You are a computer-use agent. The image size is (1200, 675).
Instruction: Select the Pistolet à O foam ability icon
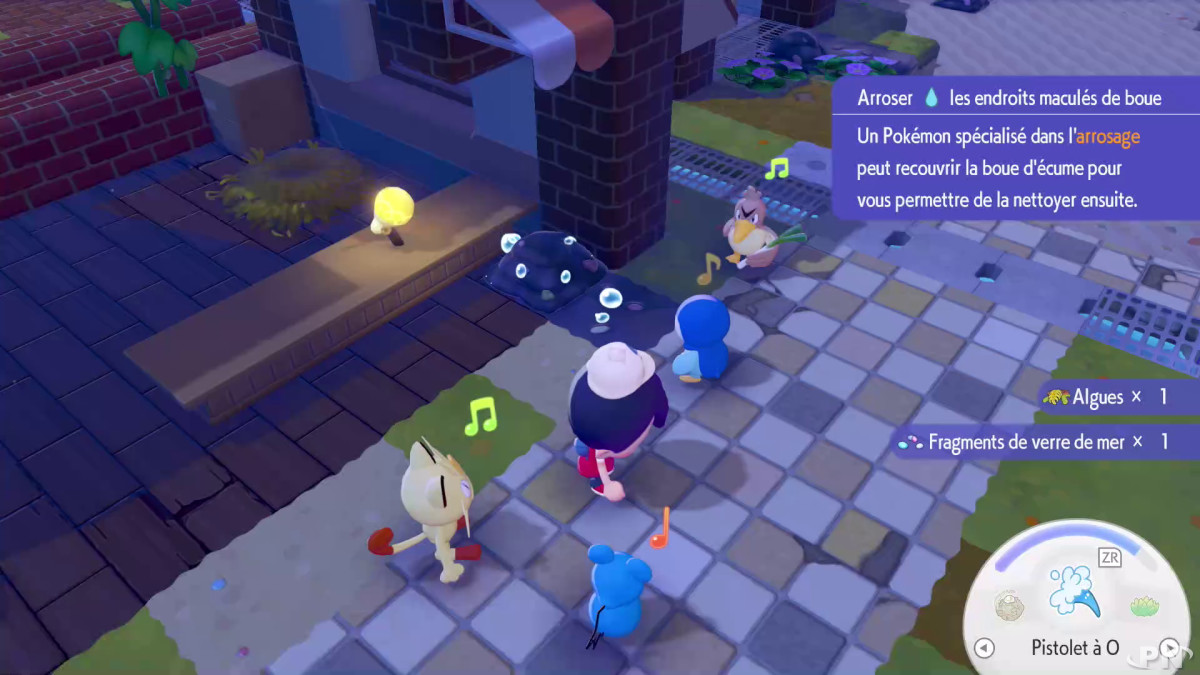coord(1074,590)
